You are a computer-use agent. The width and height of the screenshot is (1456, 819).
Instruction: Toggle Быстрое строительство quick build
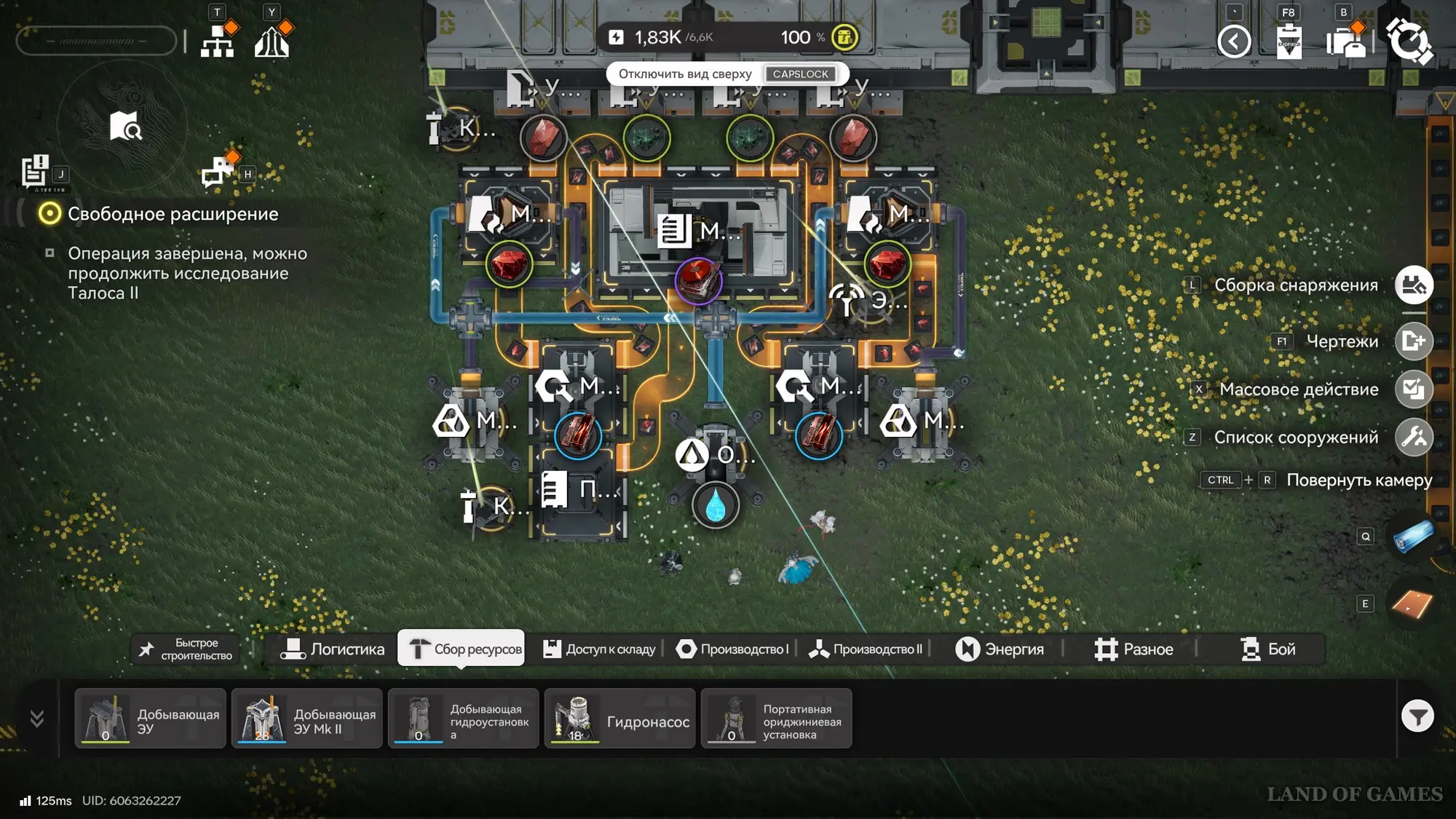[186, 649]
